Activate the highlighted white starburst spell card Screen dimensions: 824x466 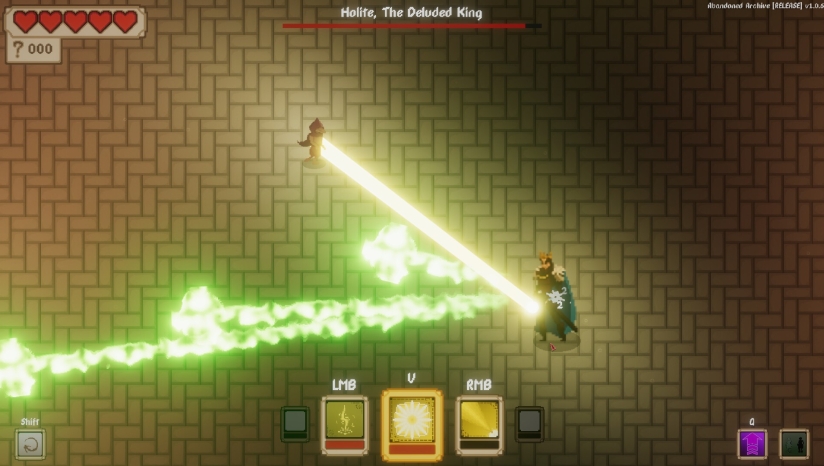pyautogui.click(x=411, y=424)
